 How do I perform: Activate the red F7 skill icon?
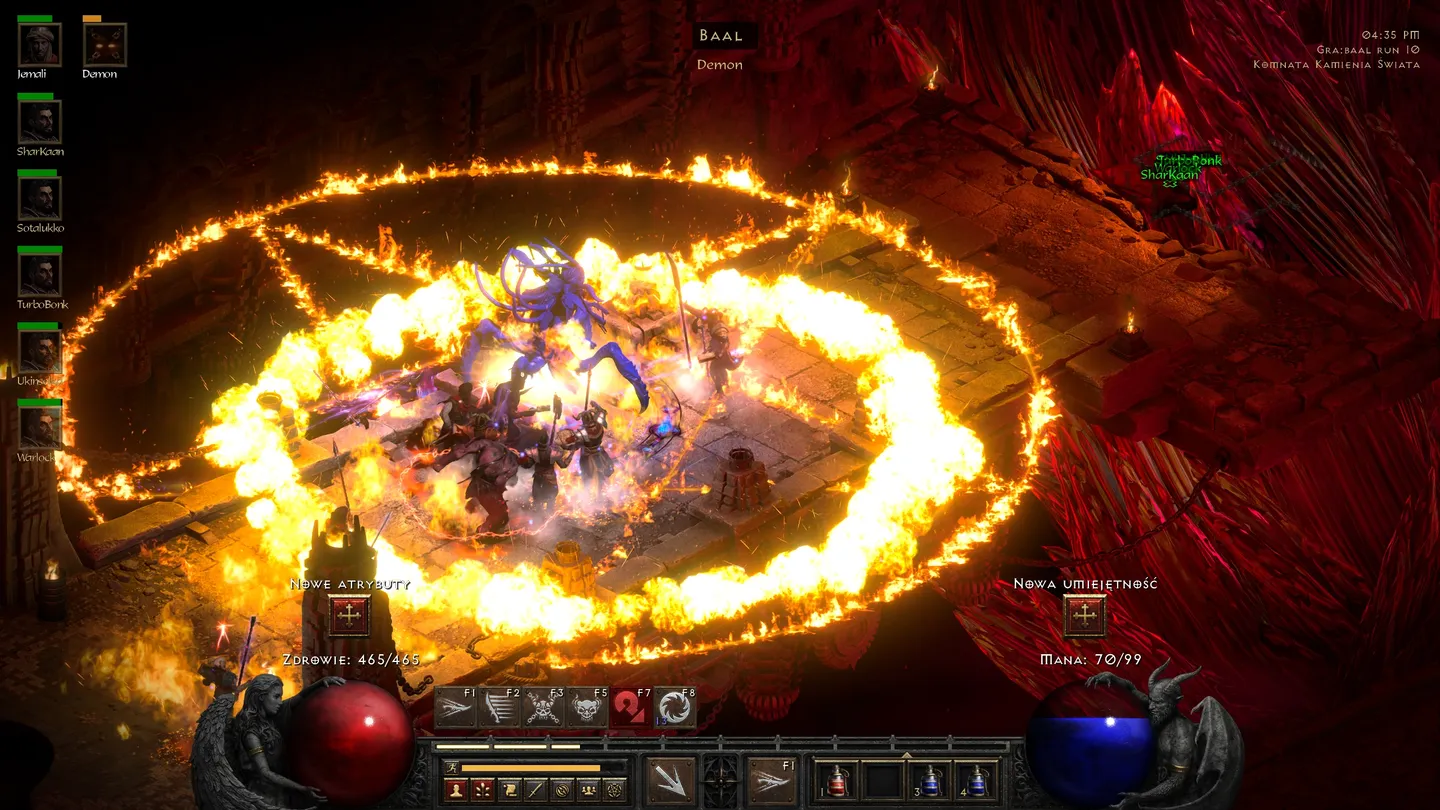point(631,709)
